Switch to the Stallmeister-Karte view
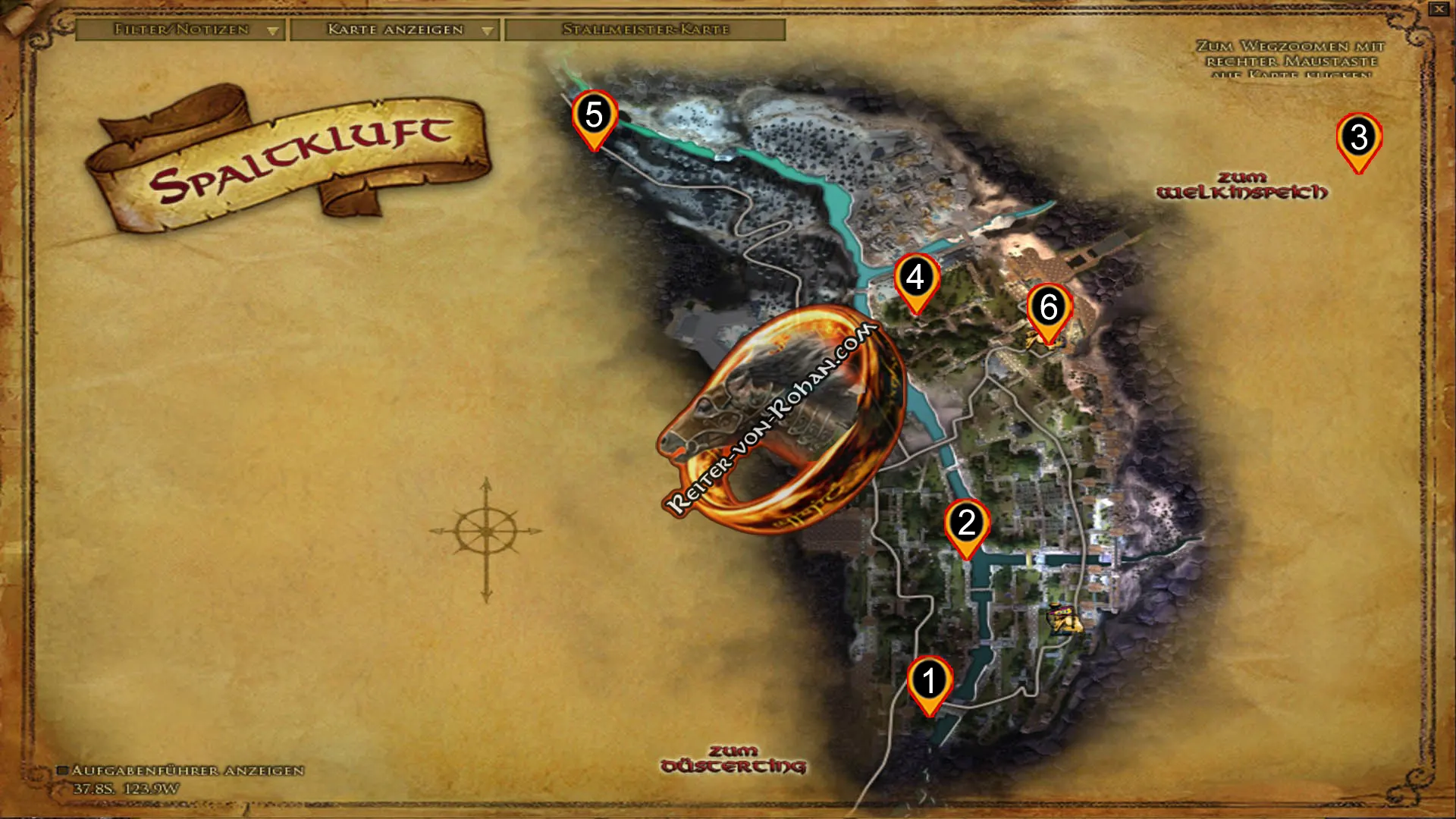The height and width of the screenshot is (819, 1456). (645, 31)
